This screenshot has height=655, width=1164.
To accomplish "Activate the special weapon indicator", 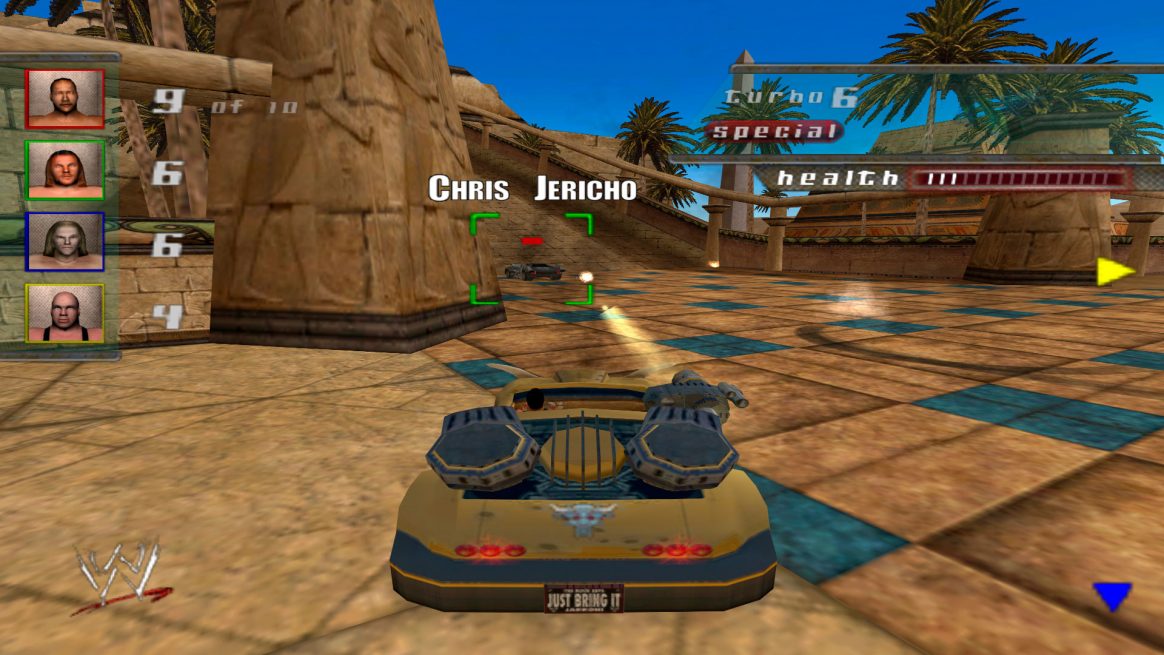I will click(x=773, y=131).
